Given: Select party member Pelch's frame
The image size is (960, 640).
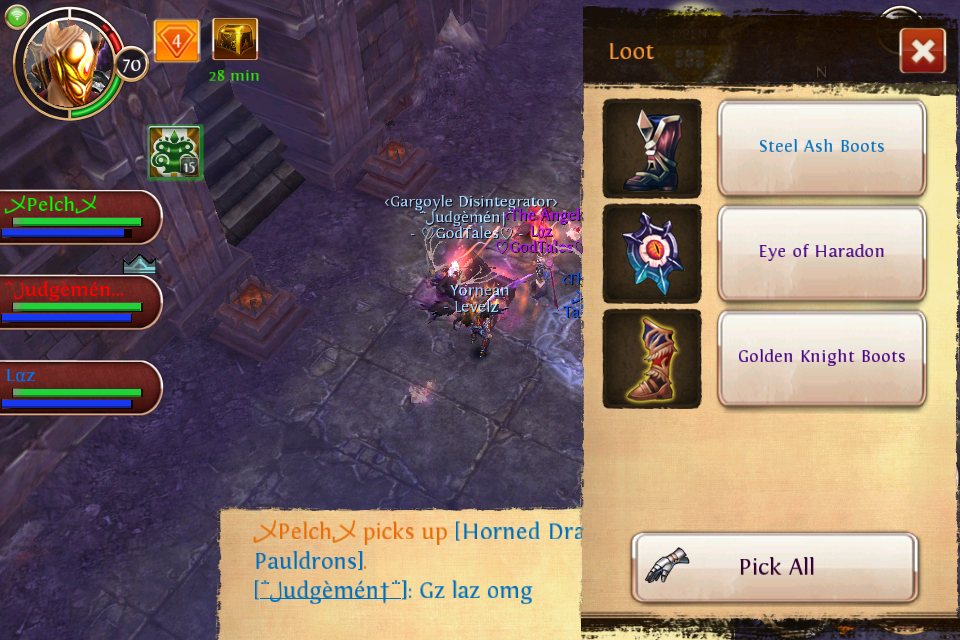Looking at the screenshot, I should (78, 217).
